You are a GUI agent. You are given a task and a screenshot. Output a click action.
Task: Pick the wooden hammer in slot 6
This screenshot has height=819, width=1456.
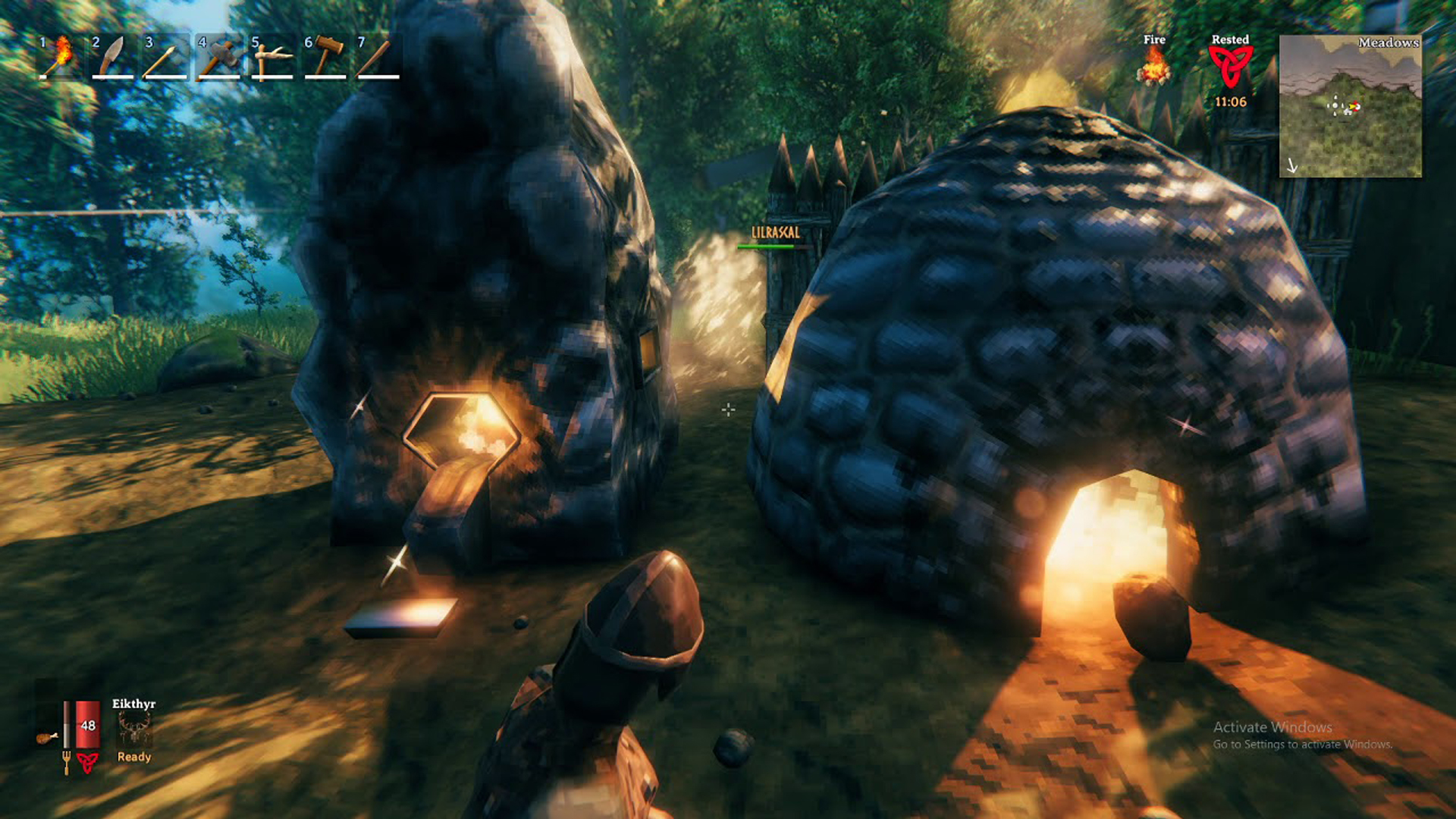click(x=325, y=57)
